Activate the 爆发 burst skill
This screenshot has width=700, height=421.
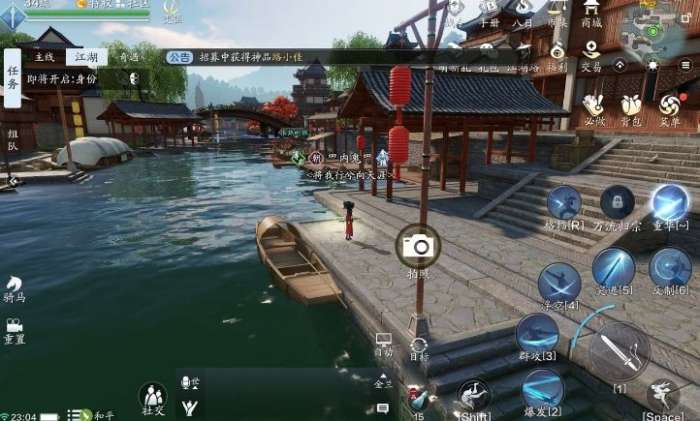(x=542, y=389)
